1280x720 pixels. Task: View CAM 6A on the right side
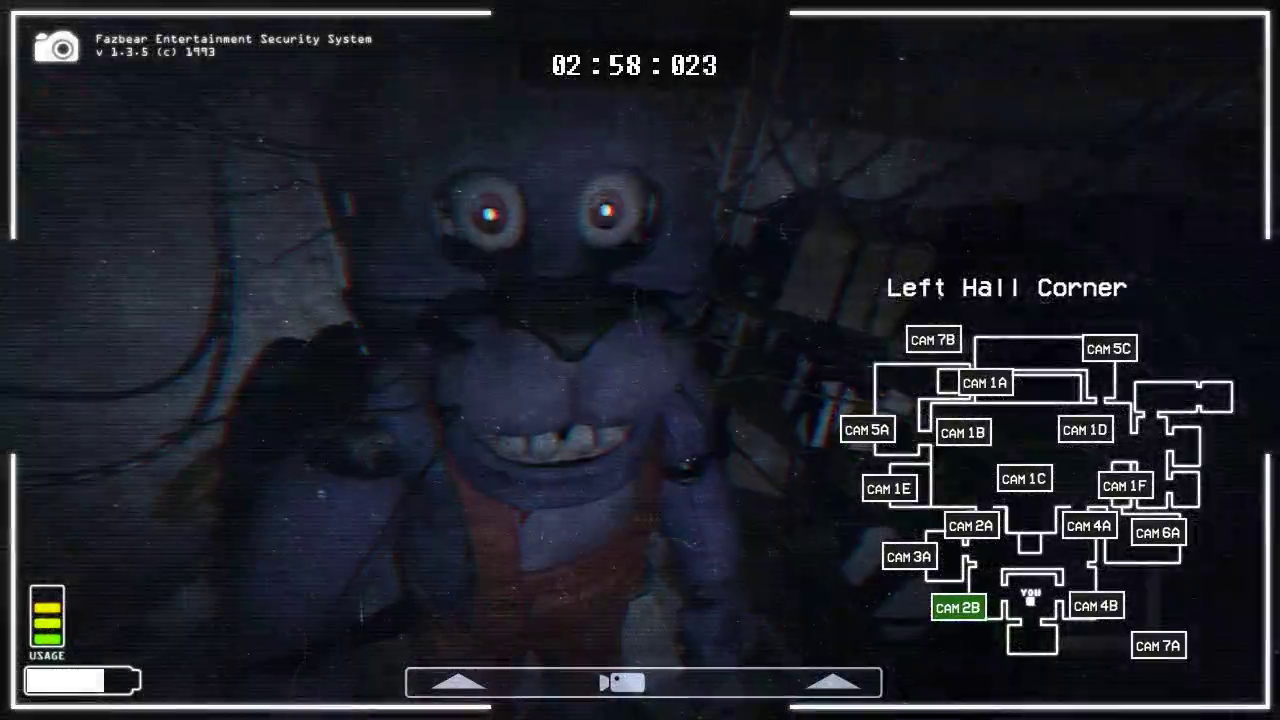coord(1157,533)
